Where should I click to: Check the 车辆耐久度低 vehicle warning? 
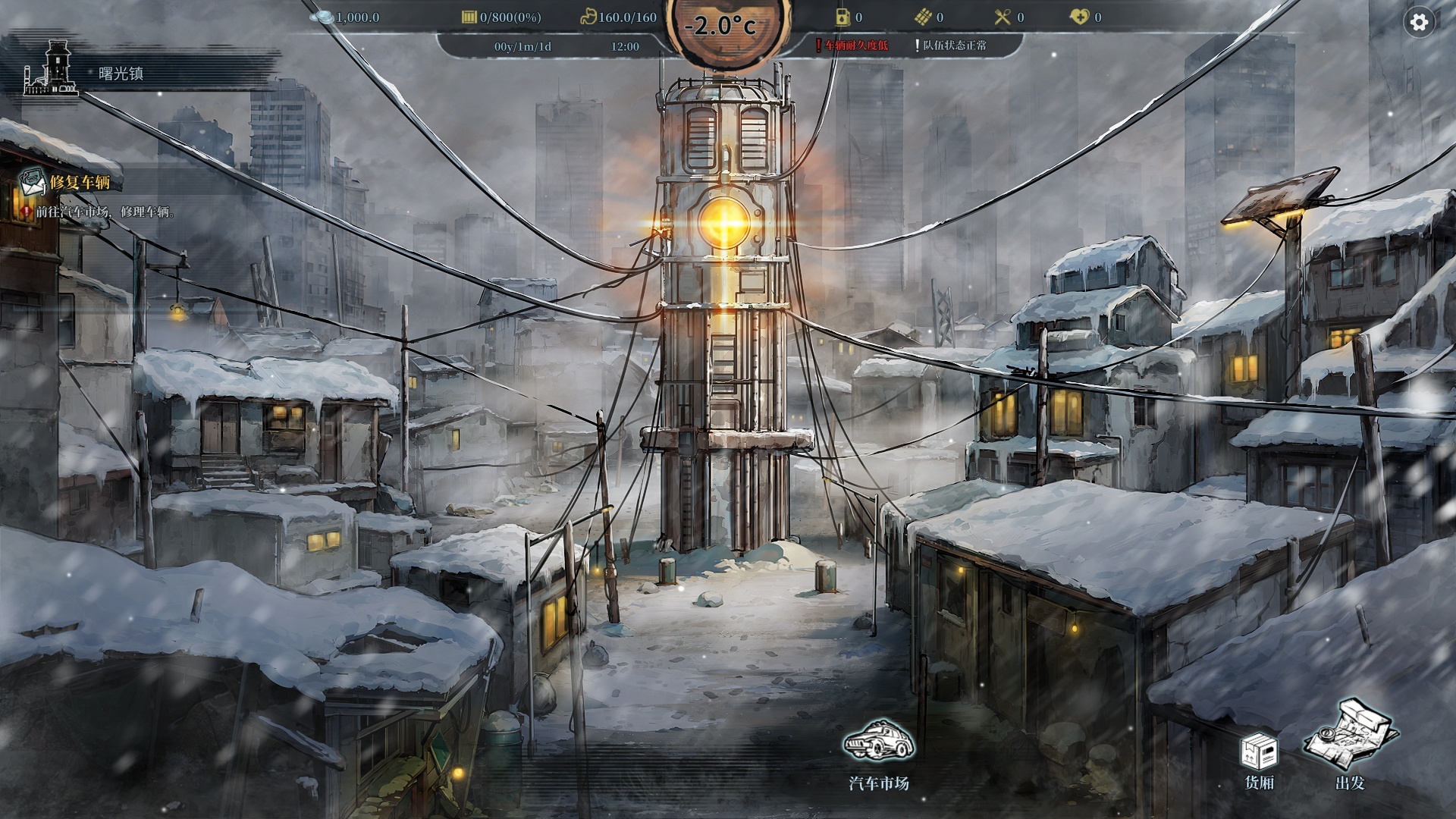[x=855, y=45]
